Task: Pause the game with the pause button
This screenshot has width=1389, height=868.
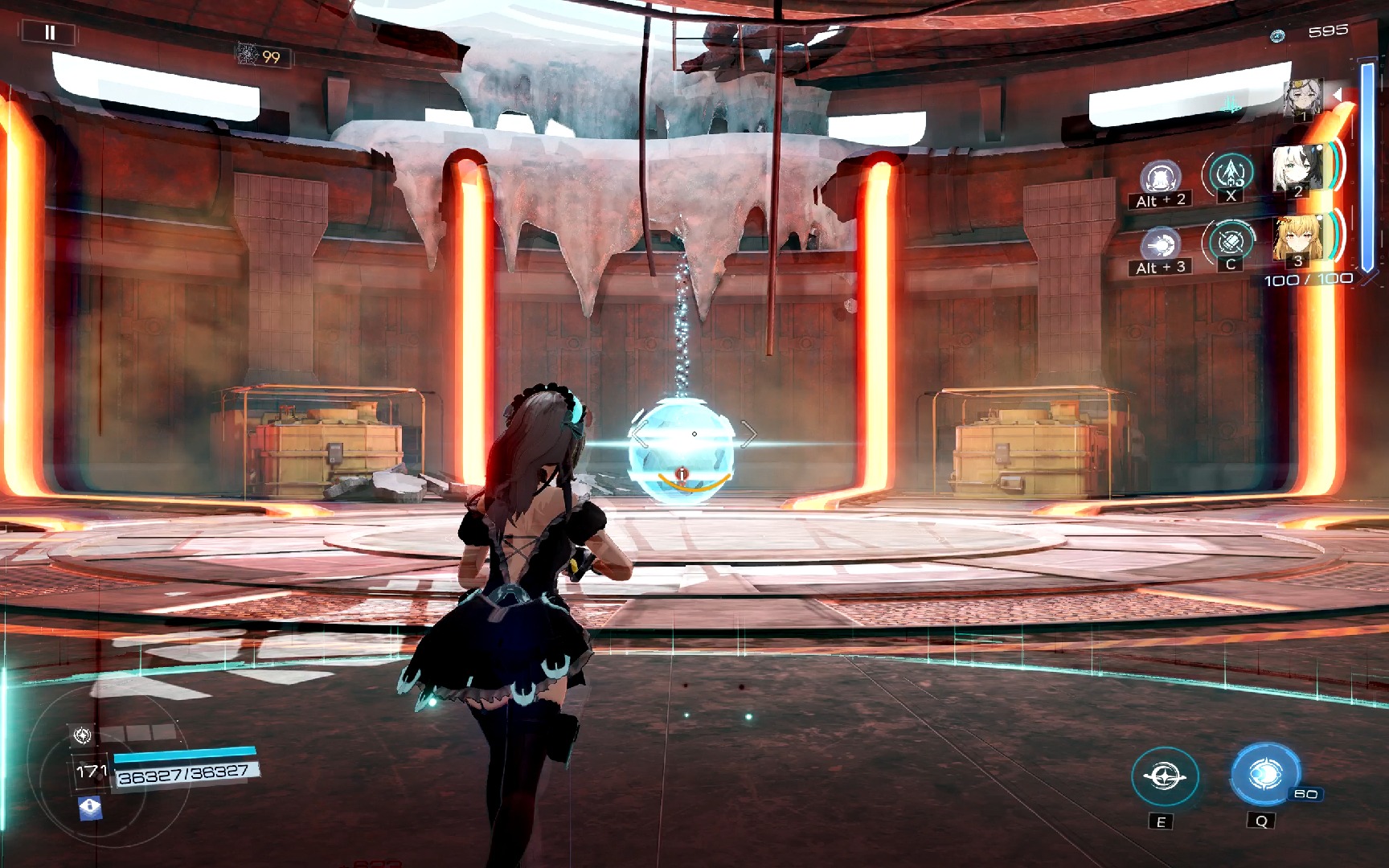Action: tap(50, 33)
